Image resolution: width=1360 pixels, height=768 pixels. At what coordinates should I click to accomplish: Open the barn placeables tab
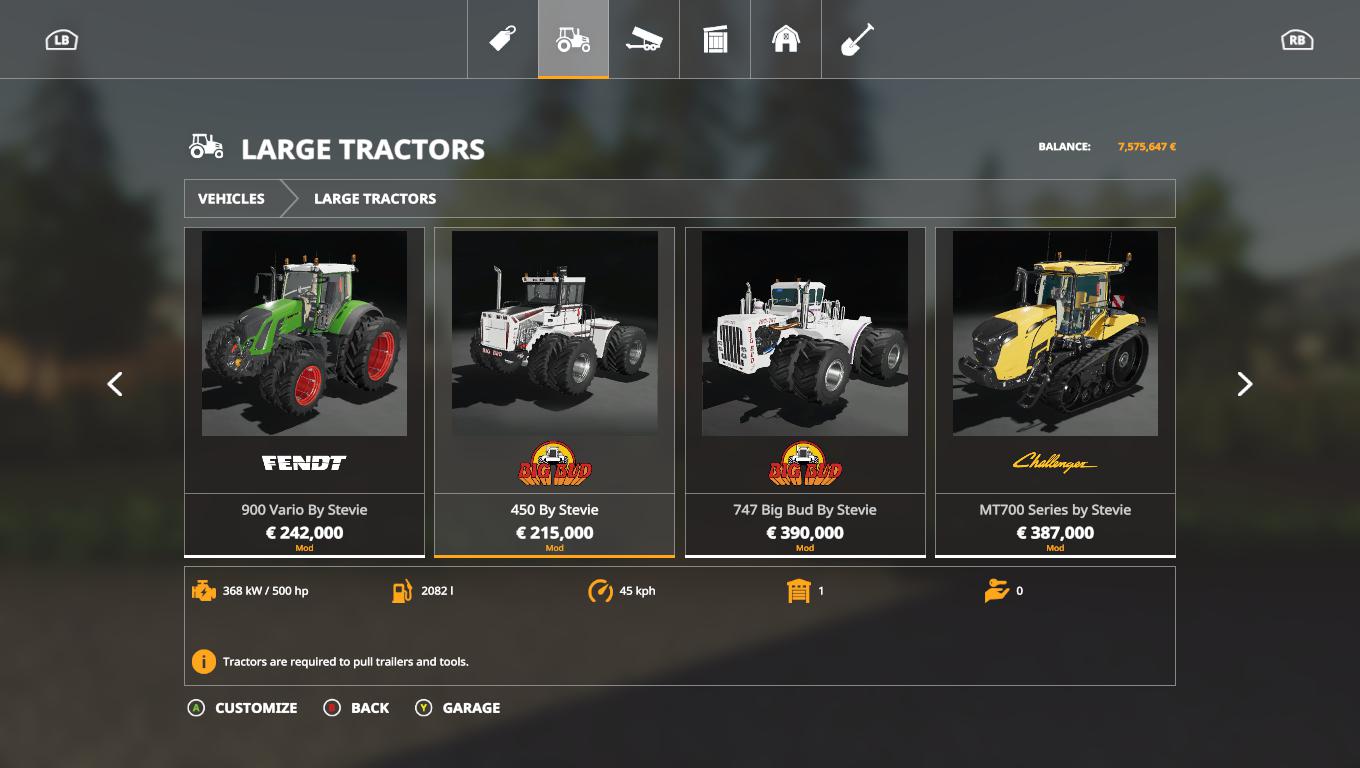point(786,39)
